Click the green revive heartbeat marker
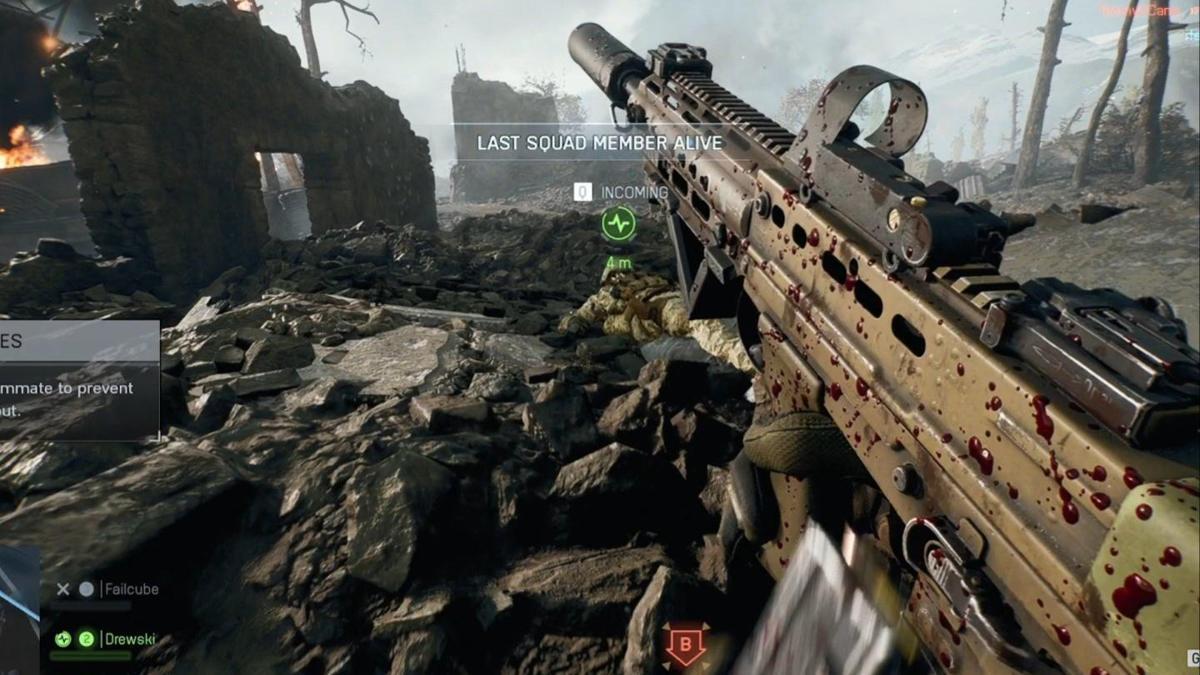The width and height of the screenshot is (1200, 675). tap(619, 224)
